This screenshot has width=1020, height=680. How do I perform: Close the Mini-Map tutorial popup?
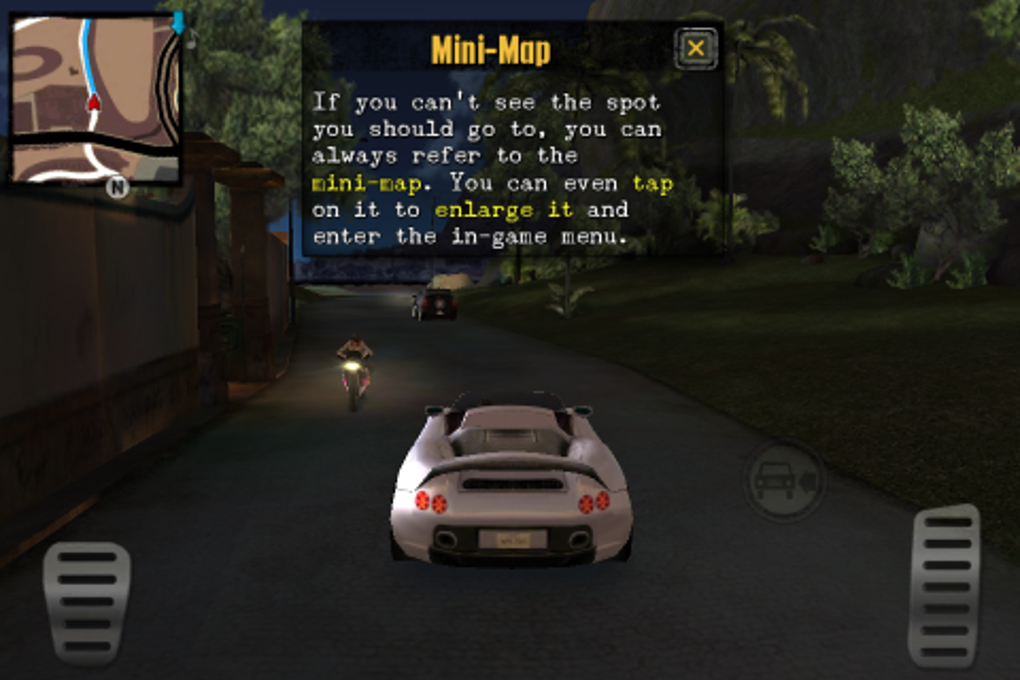point(696,48)
